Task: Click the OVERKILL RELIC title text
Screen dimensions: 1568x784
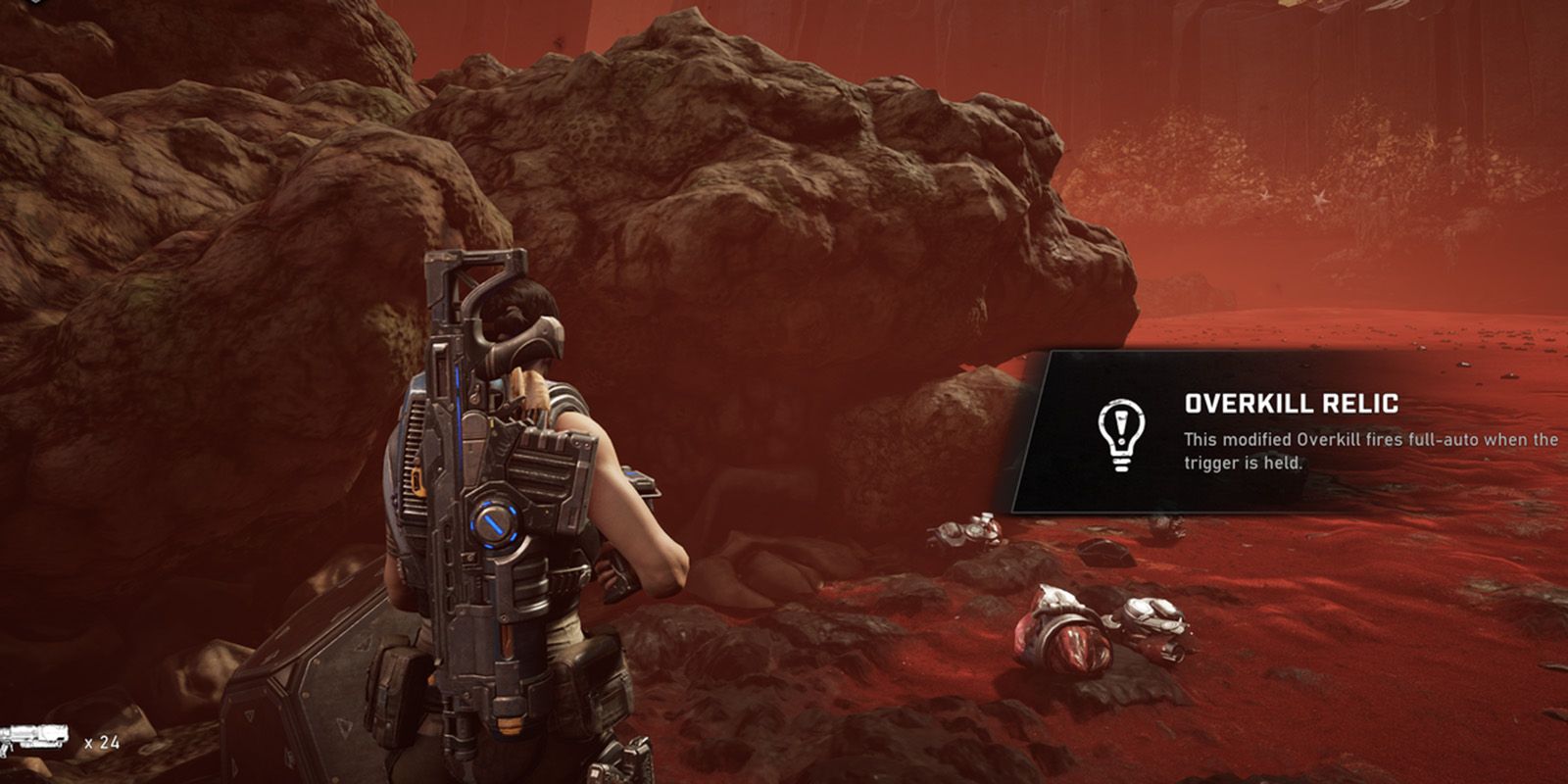Action: click(1292, 402)
